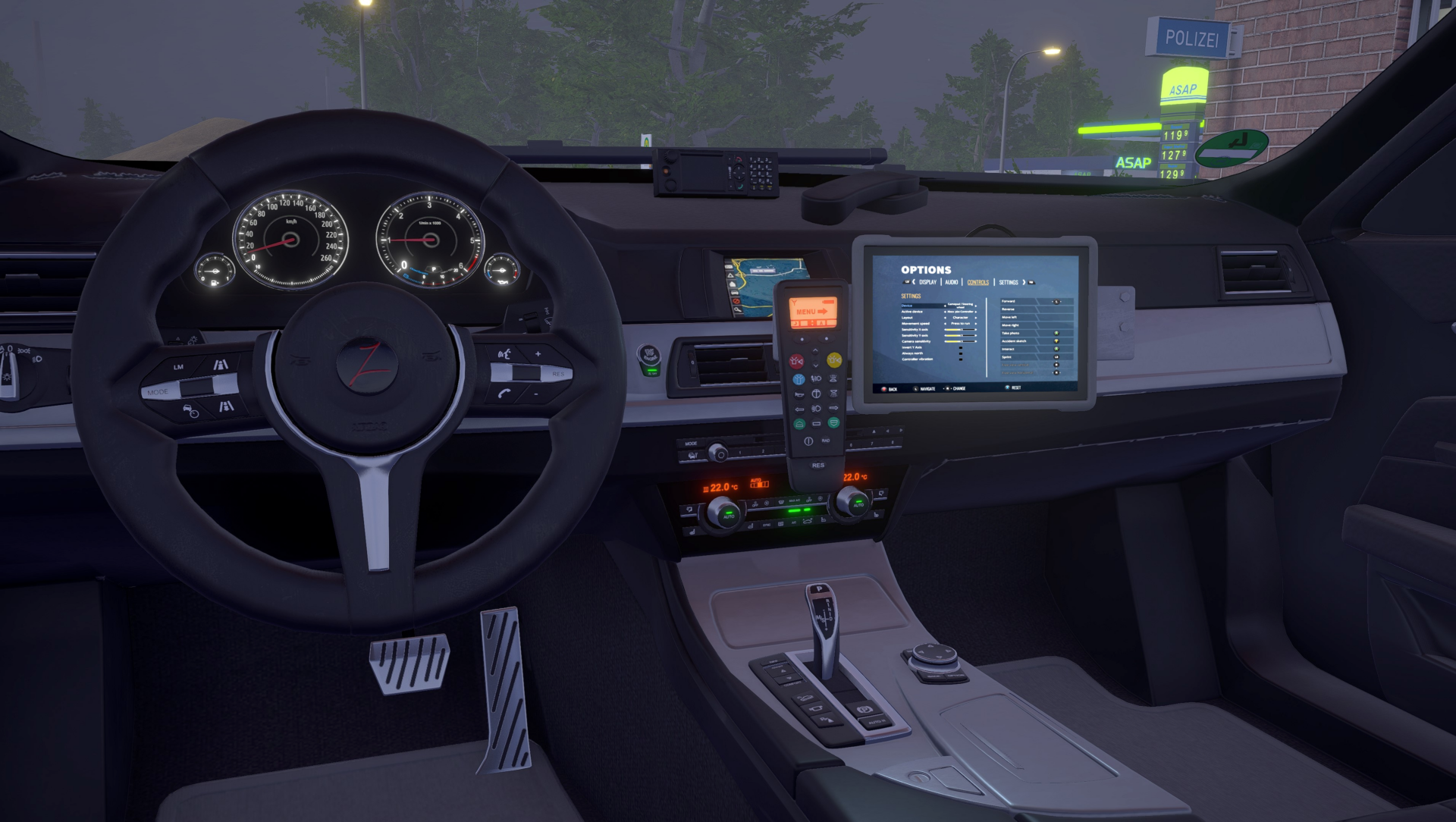Switch Movement speed from Press to run

click(x=975, y=324)
